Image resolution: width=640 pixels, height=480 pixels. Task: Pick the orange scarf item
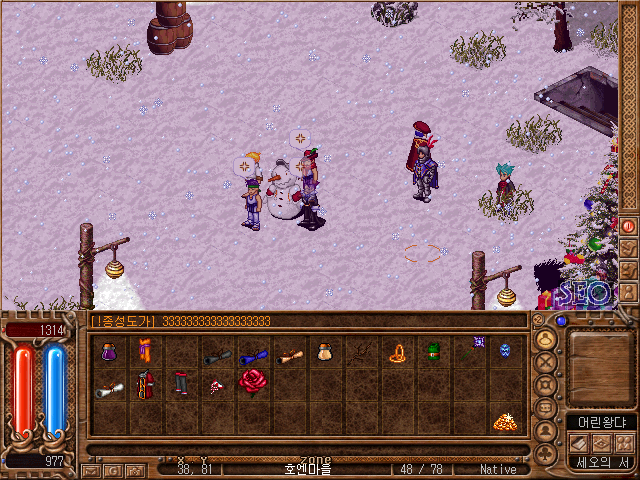coord(145,353)
